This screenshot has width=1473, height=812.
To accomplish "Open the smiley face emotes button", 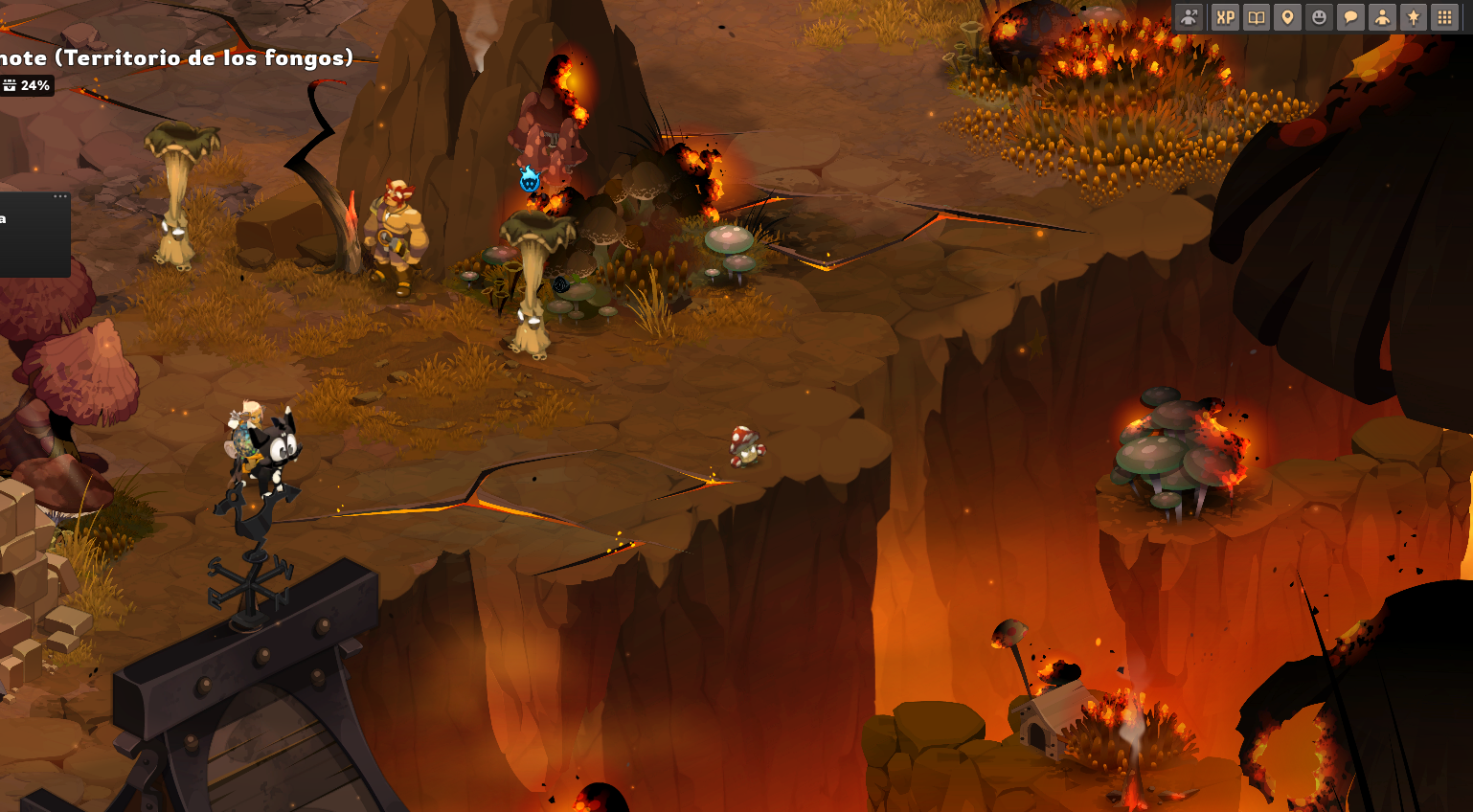I will point(1319,17).
